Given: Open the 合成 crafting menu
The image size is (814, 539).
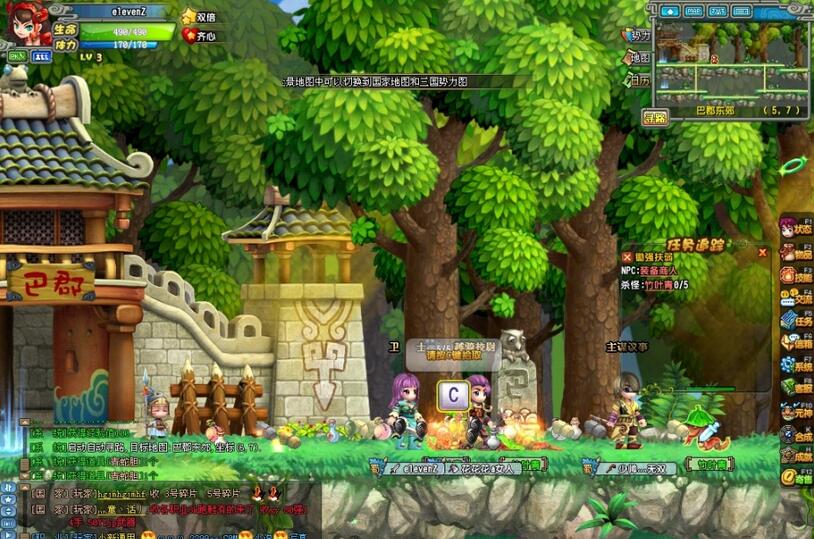Looking at the screenshot, I should (x=797, y=434).
